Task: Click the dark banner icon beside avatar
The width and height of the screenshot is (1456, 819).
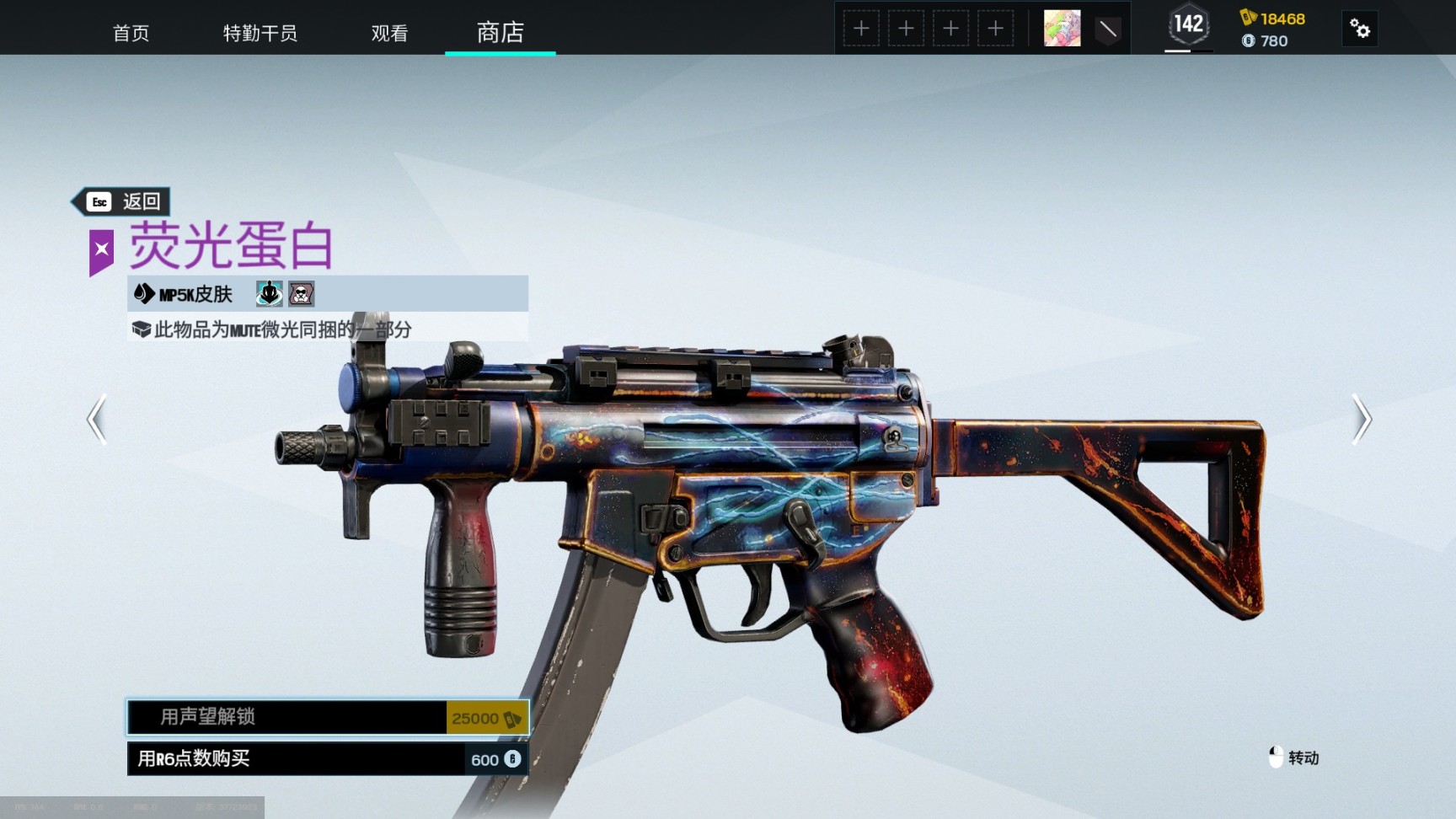Action: [1107, 29]
